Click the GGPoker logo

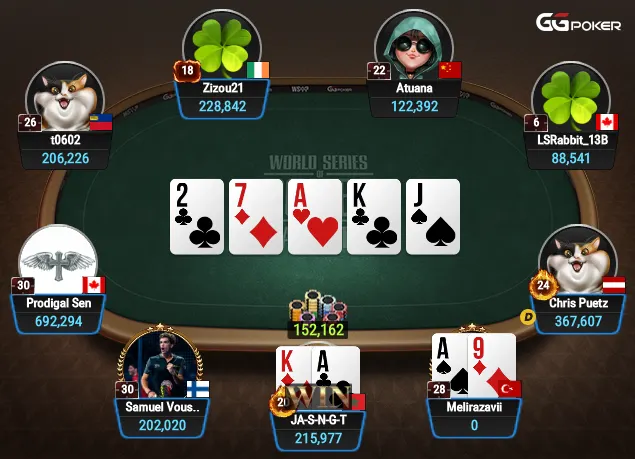[x=578, y=23]
